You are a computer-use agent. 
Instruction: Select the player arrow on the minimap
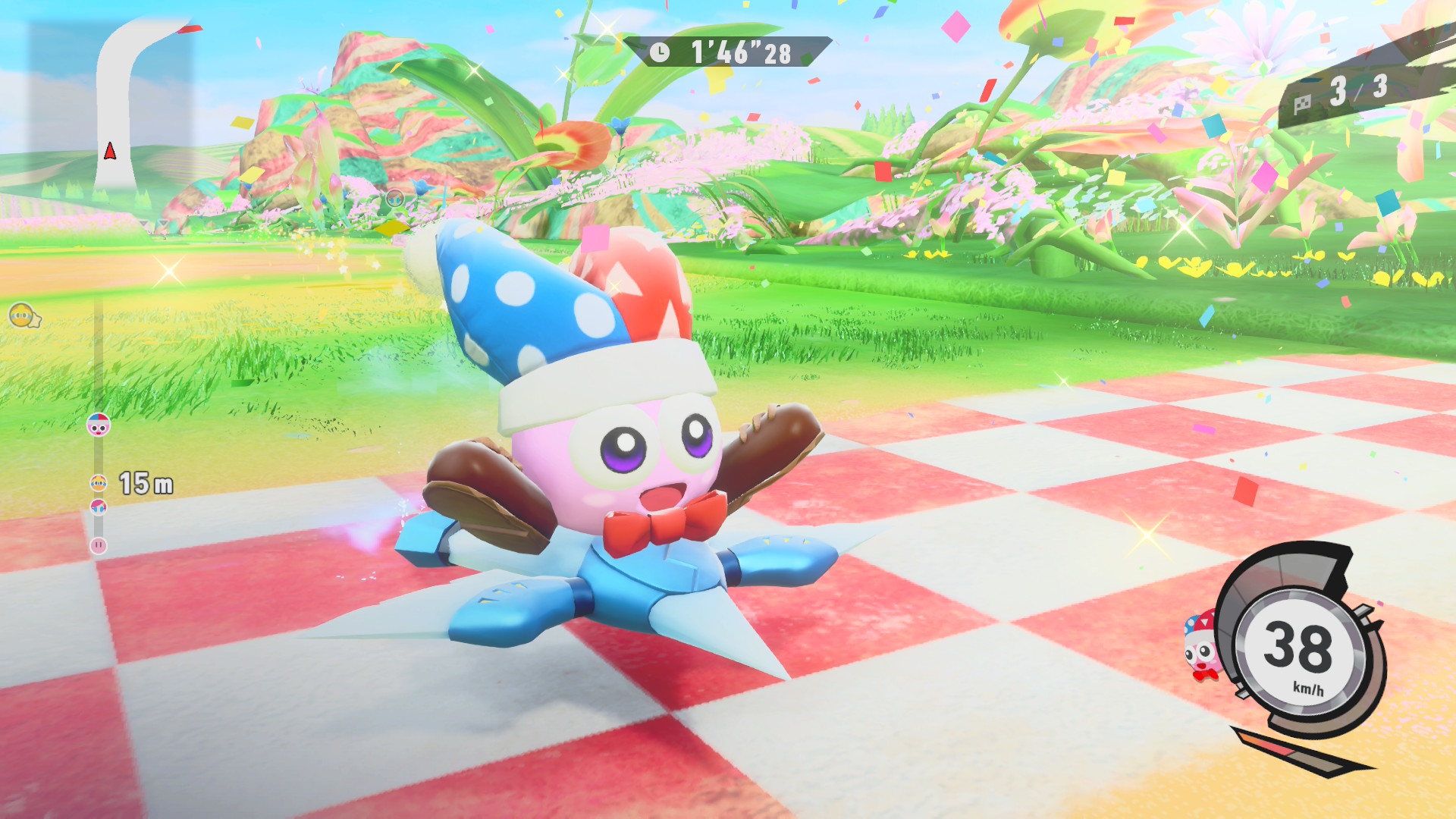click(x=110, y=151)
